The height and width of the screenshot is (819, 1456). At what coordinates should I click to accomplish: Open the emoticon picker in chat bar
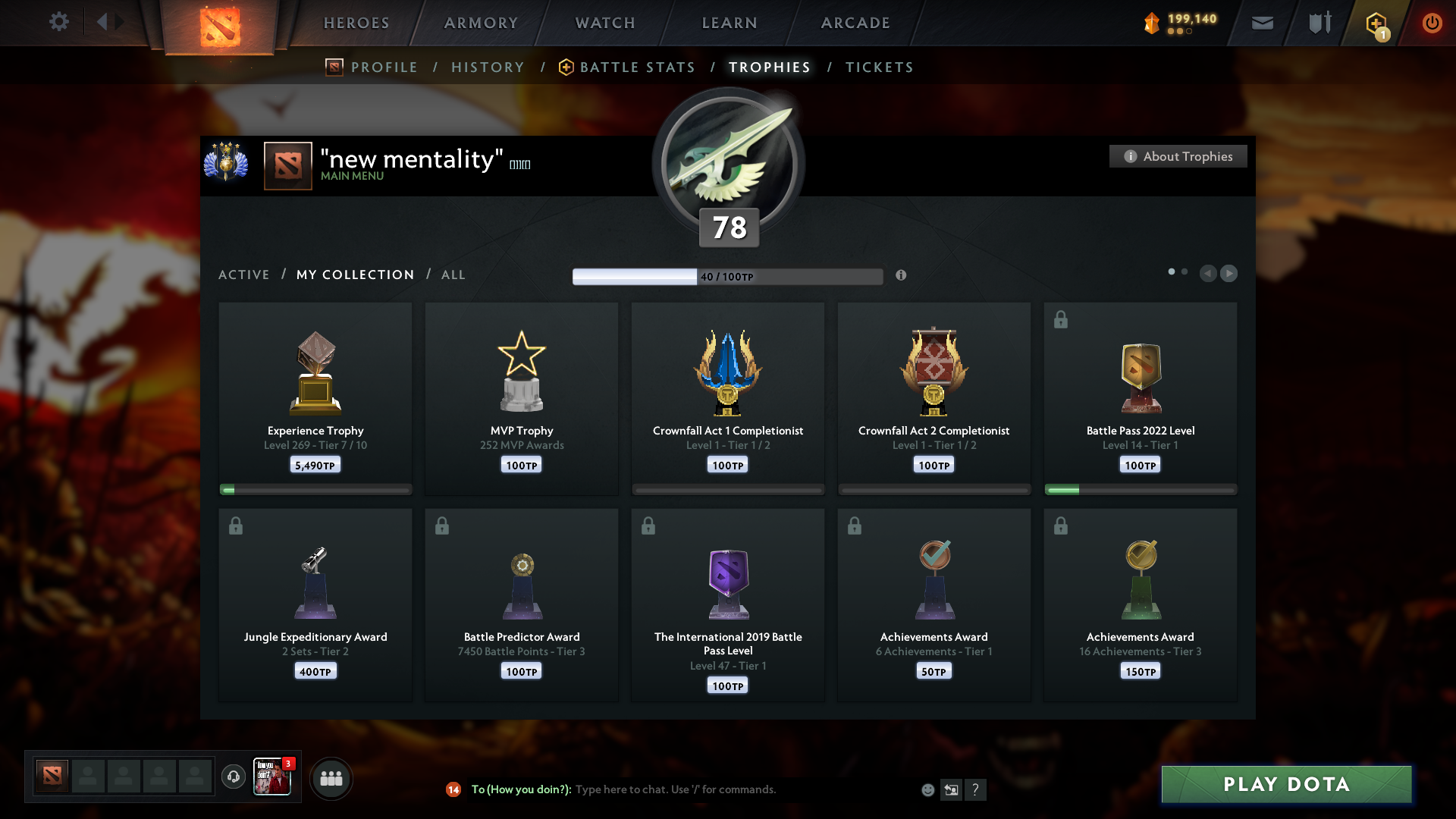coord(928,789)
